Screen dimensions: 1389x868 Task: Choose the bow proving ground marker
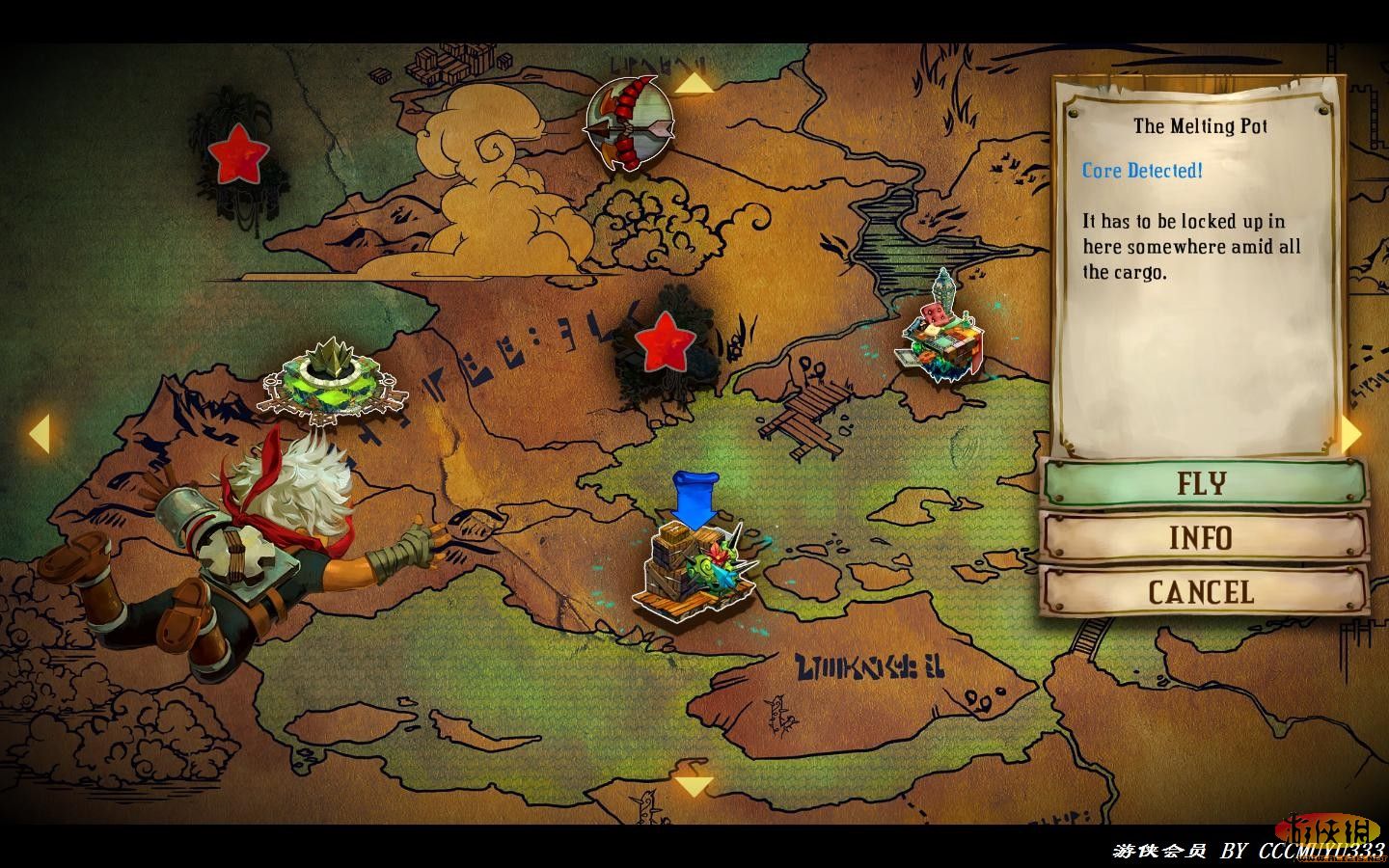point(629,123)
